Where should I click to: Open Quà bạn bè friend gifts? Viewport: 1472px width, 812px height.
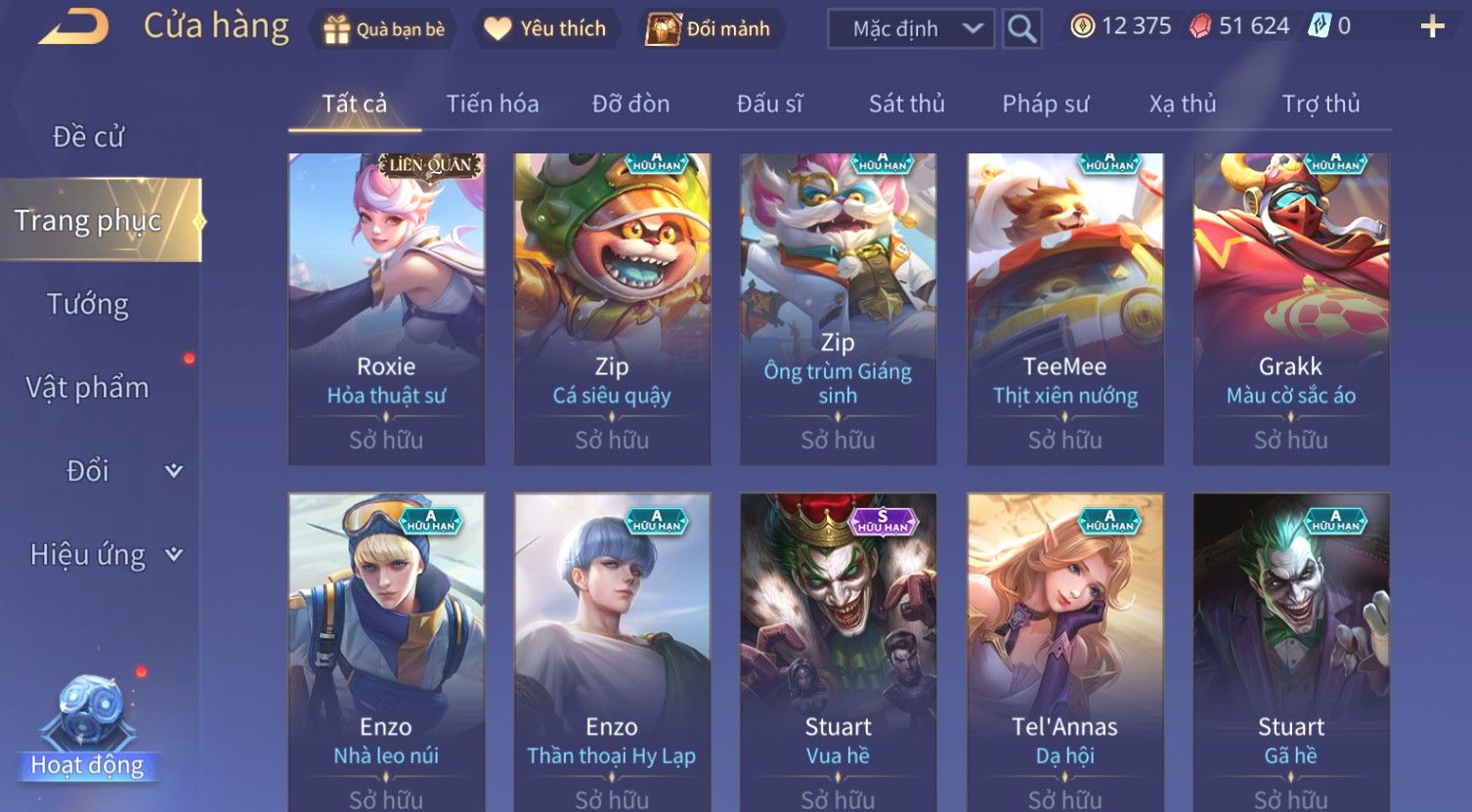383,29
